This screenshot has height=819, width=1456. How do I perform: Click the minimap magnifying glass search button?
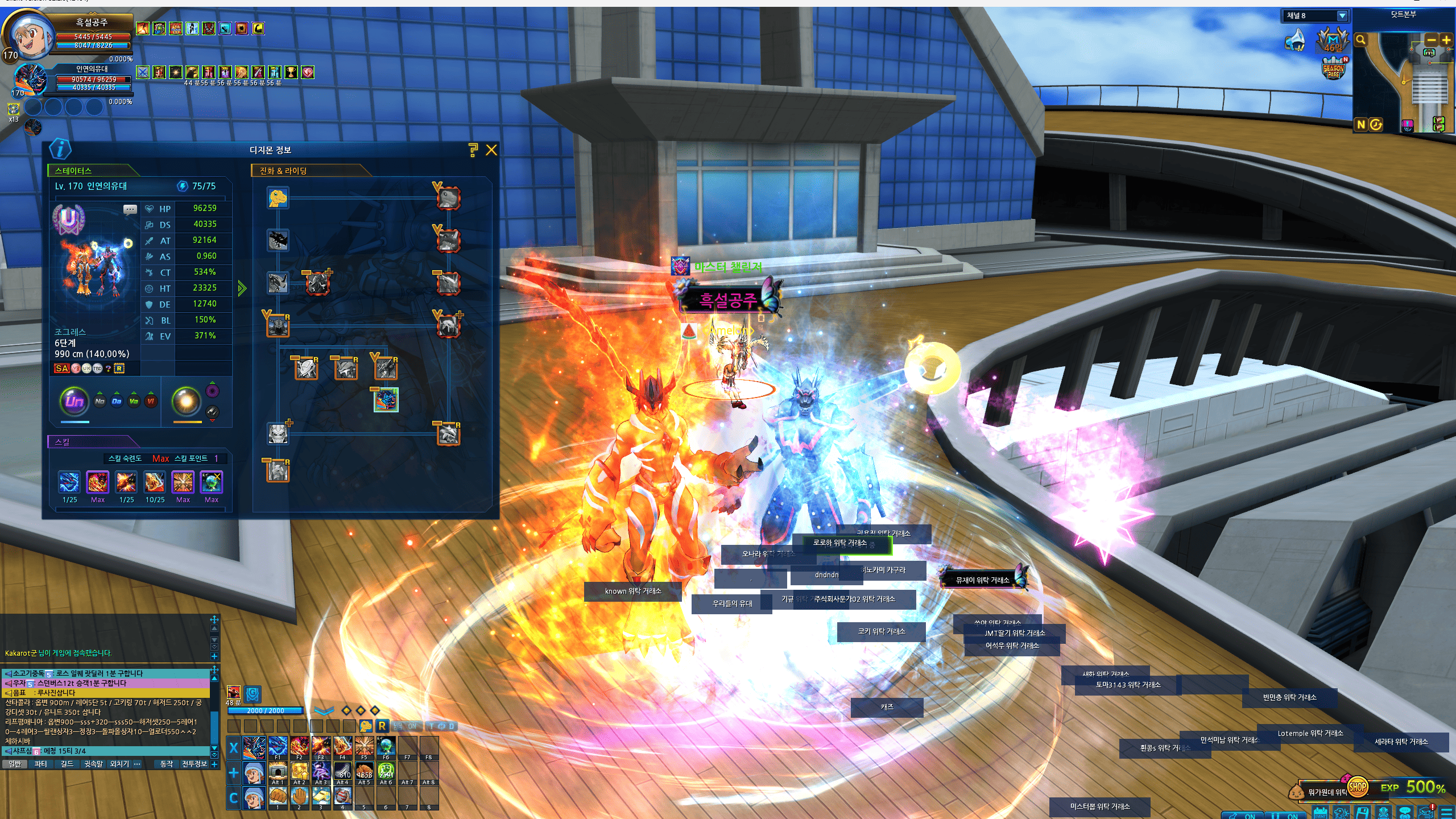(x=1360, y=40)
